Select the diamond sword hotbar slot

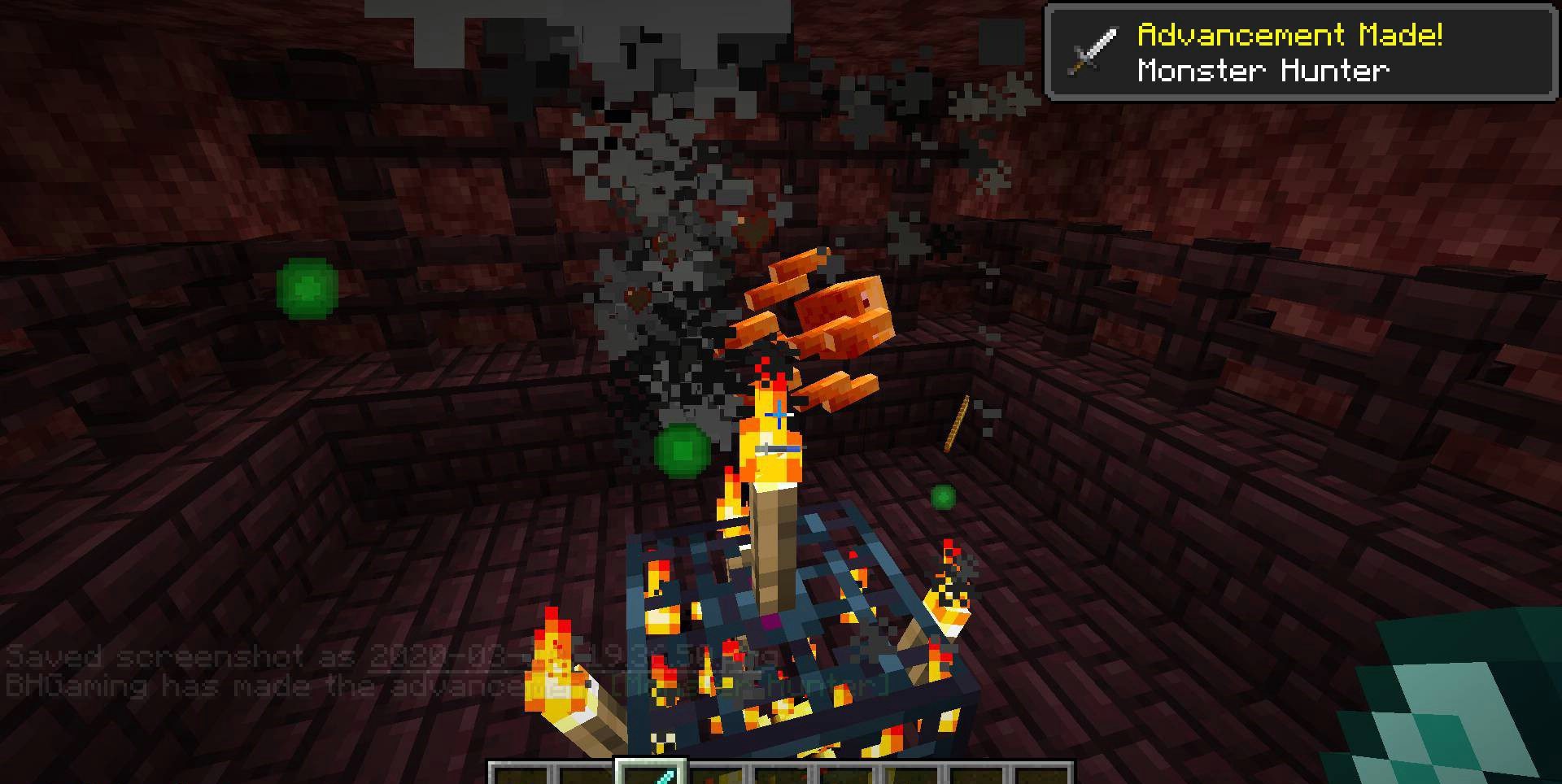point(651,773)
